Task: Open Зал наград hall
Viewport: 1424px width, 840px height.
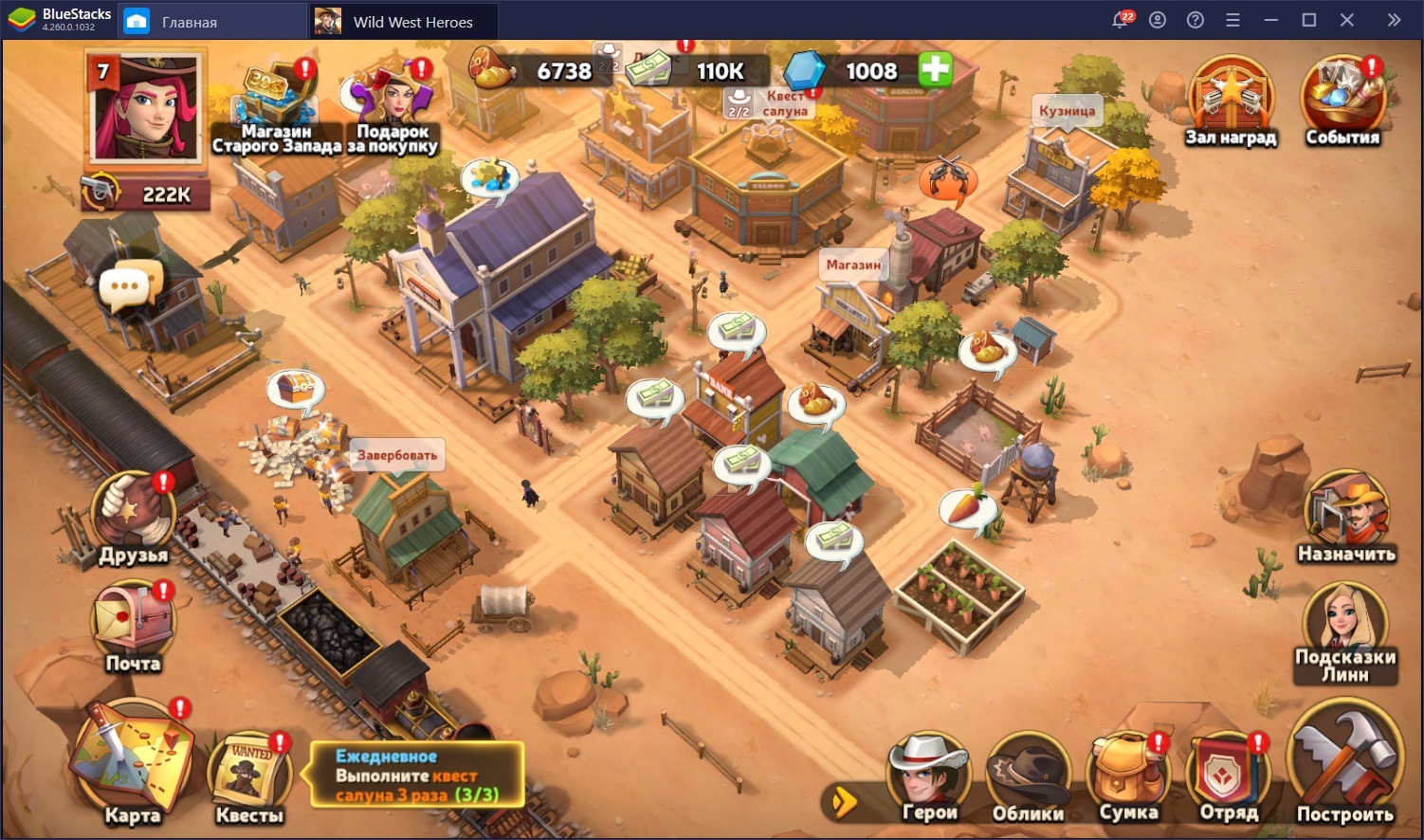Action: point(1231,100)
